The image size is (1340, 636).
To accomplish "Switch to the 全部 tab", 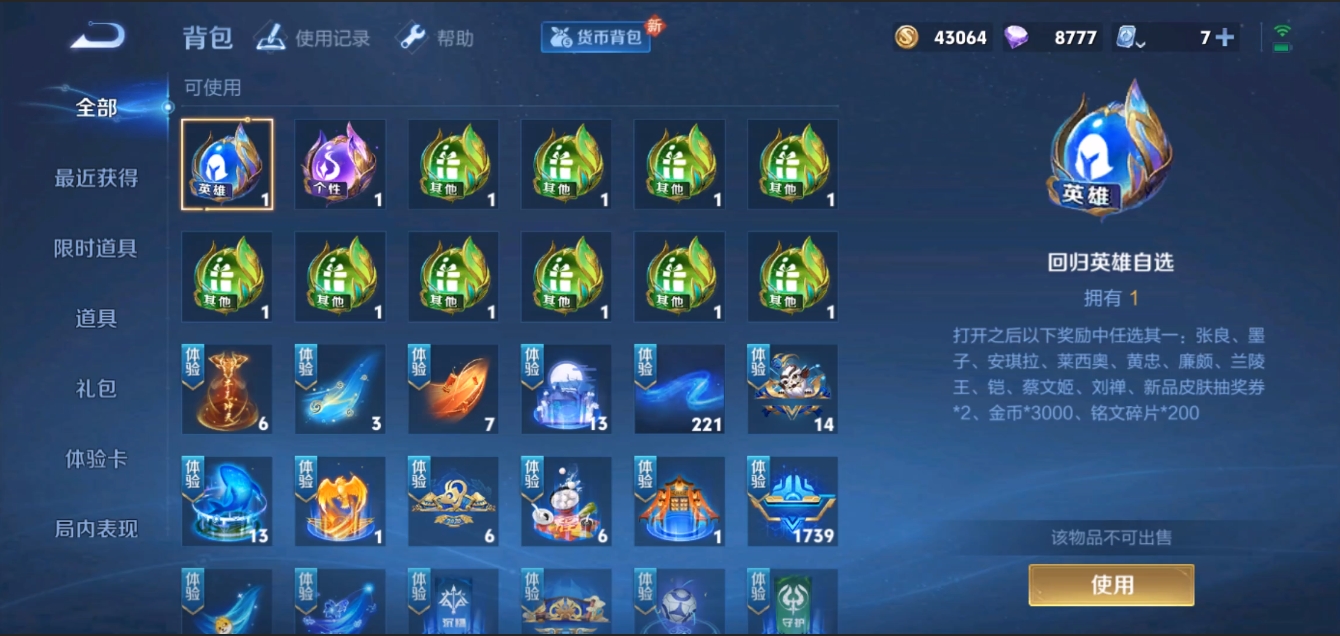I will coord(96,108).
